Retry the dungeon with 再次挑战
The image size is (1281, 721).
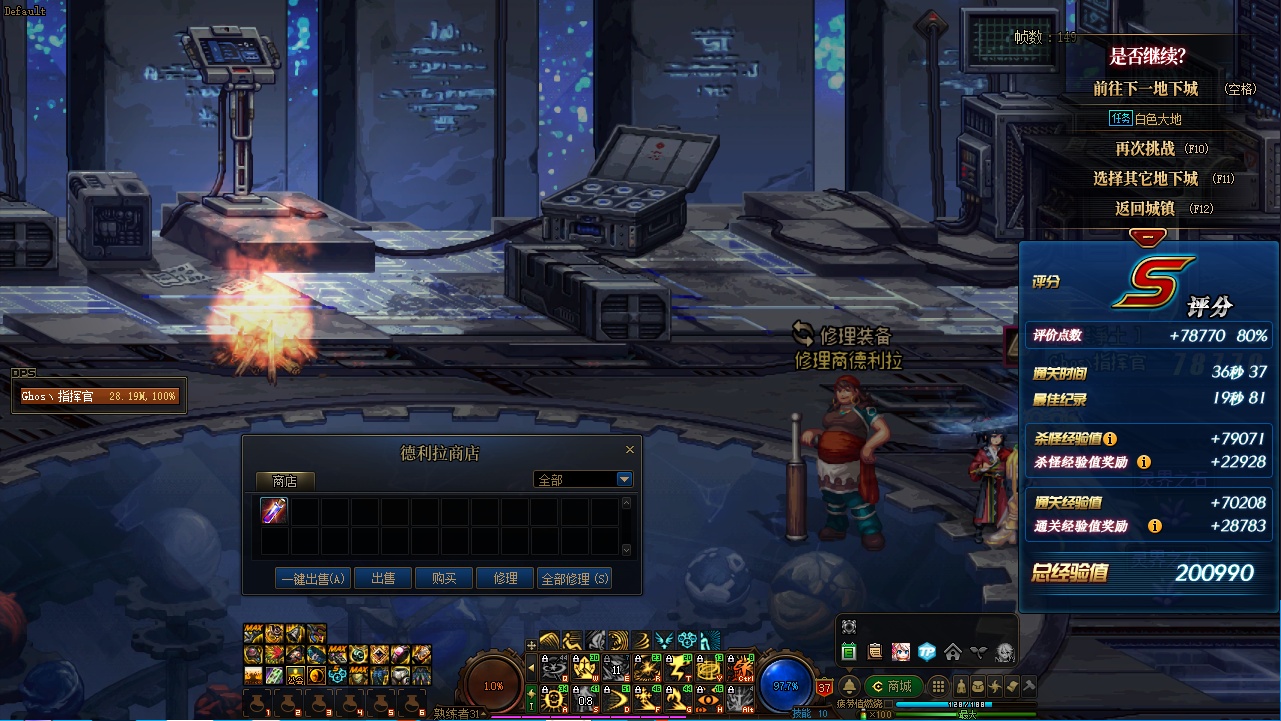[x=1145, y=149]
